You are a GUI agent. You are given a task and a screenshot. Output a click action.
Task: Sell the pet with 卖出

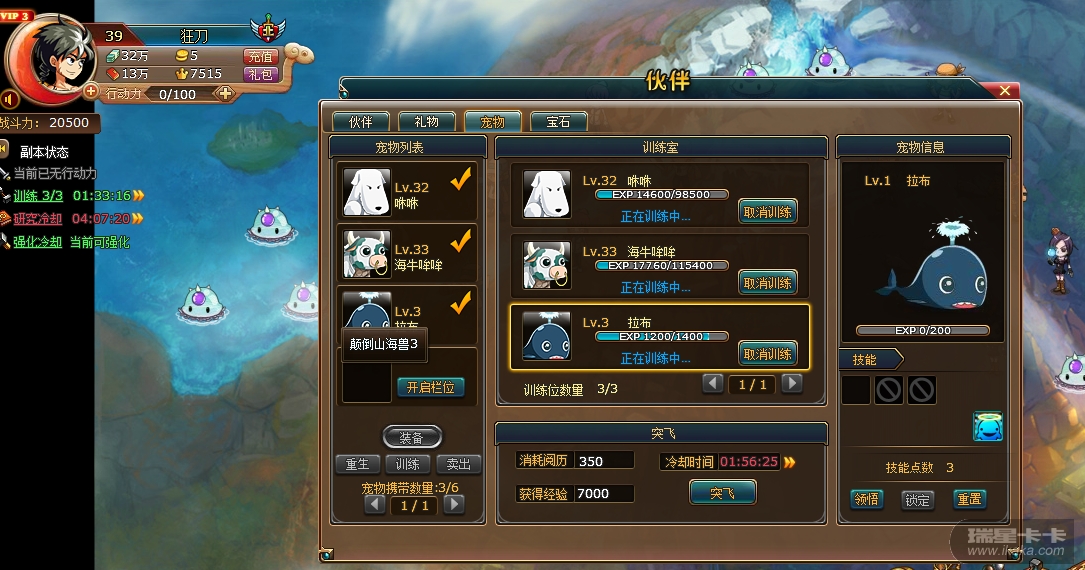coord(459,465)
